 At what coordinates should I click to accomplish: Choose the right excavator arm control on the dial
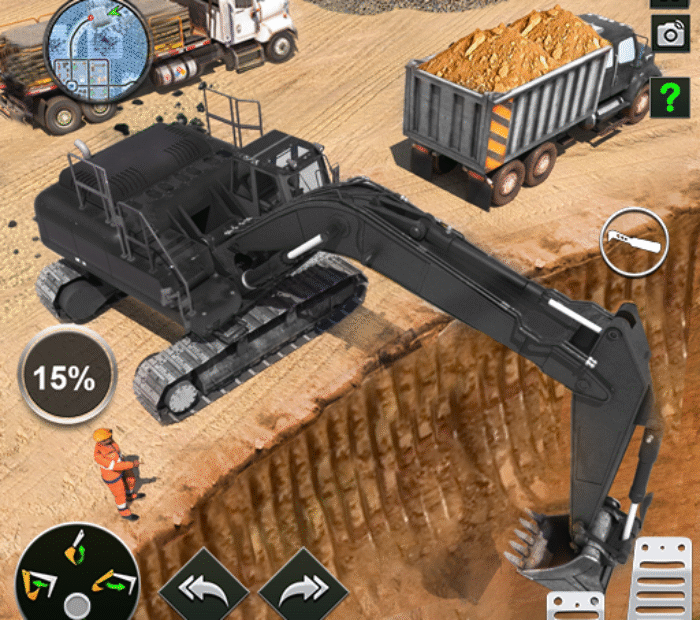(x=113, y=582)
